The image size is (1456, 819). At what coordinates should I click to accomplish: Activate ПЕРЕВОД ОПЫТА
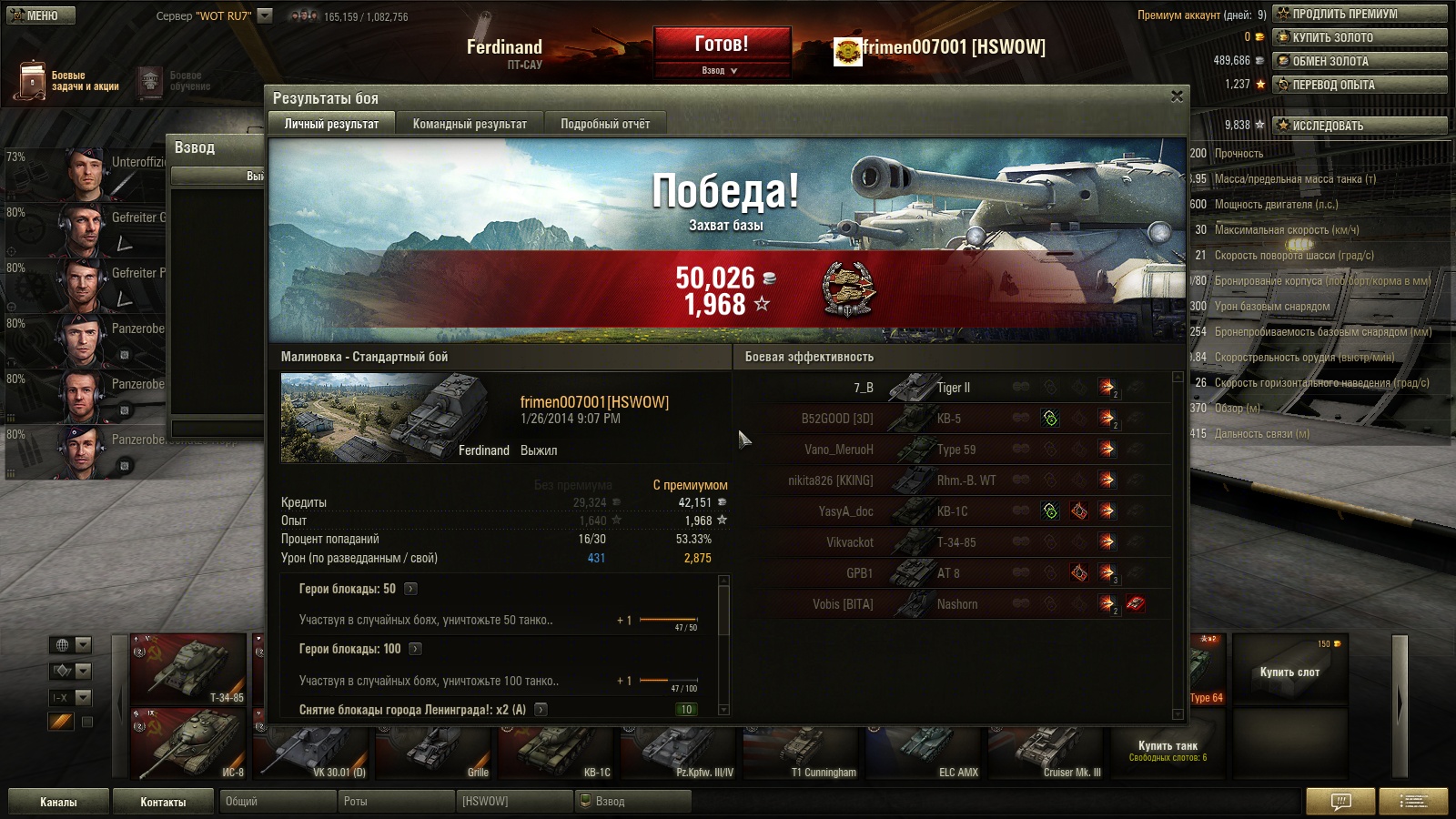click(x=1360, y=85)
